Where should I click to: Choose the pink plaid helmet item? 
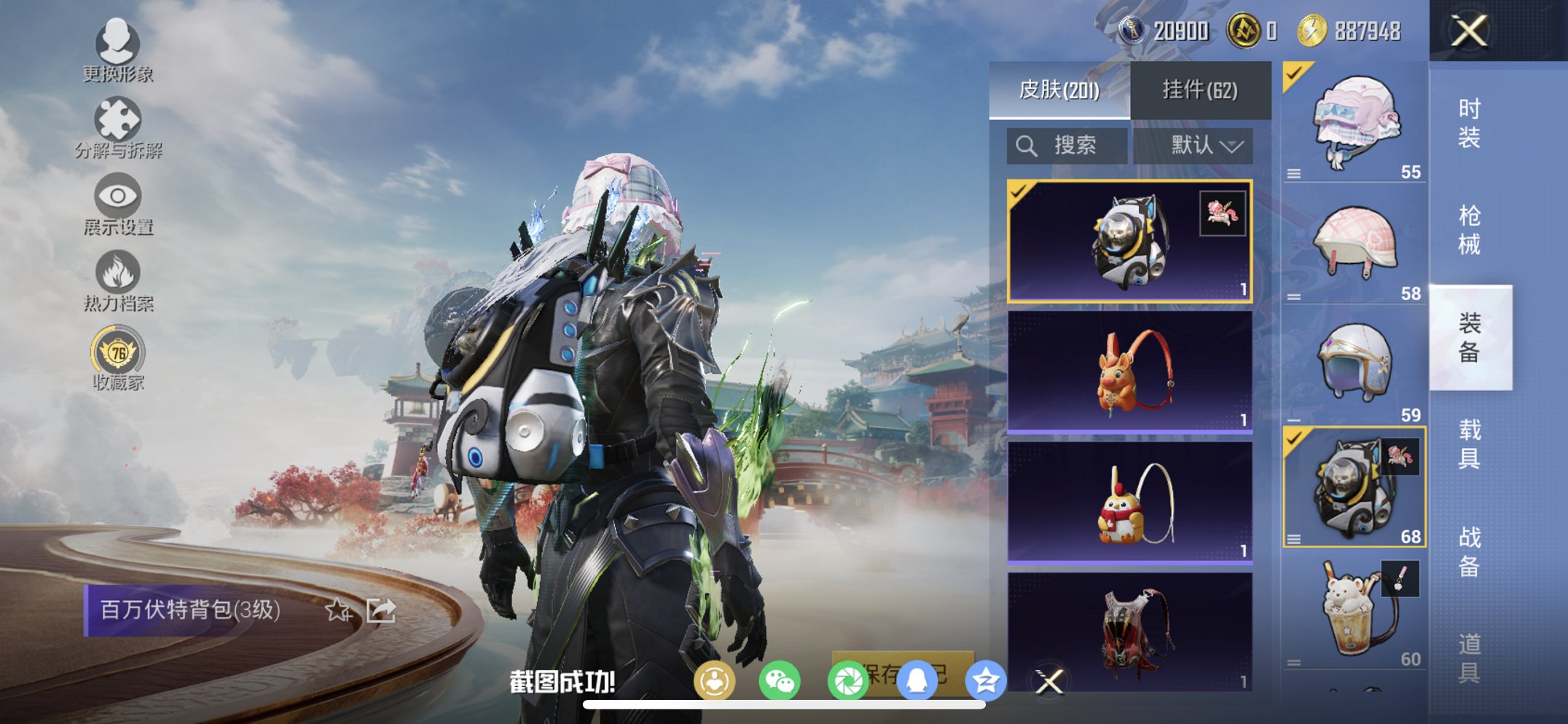pyautogui.click(x=1354, y=244)
